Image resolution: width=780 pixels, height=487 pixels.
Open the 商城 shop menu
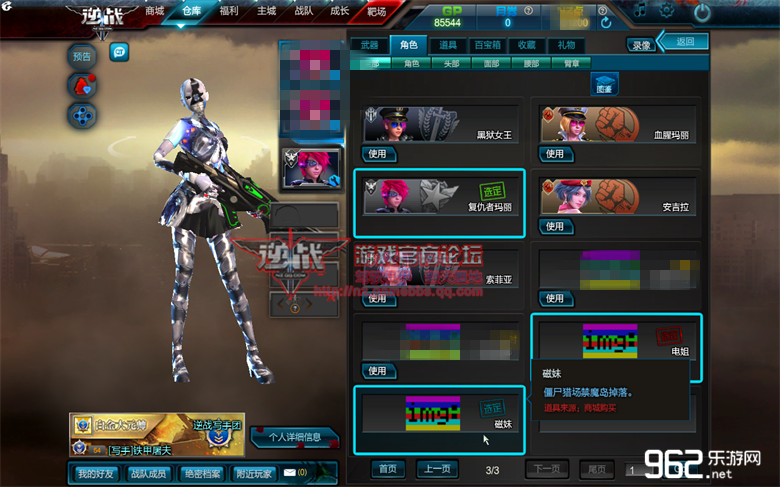(154, 12)
